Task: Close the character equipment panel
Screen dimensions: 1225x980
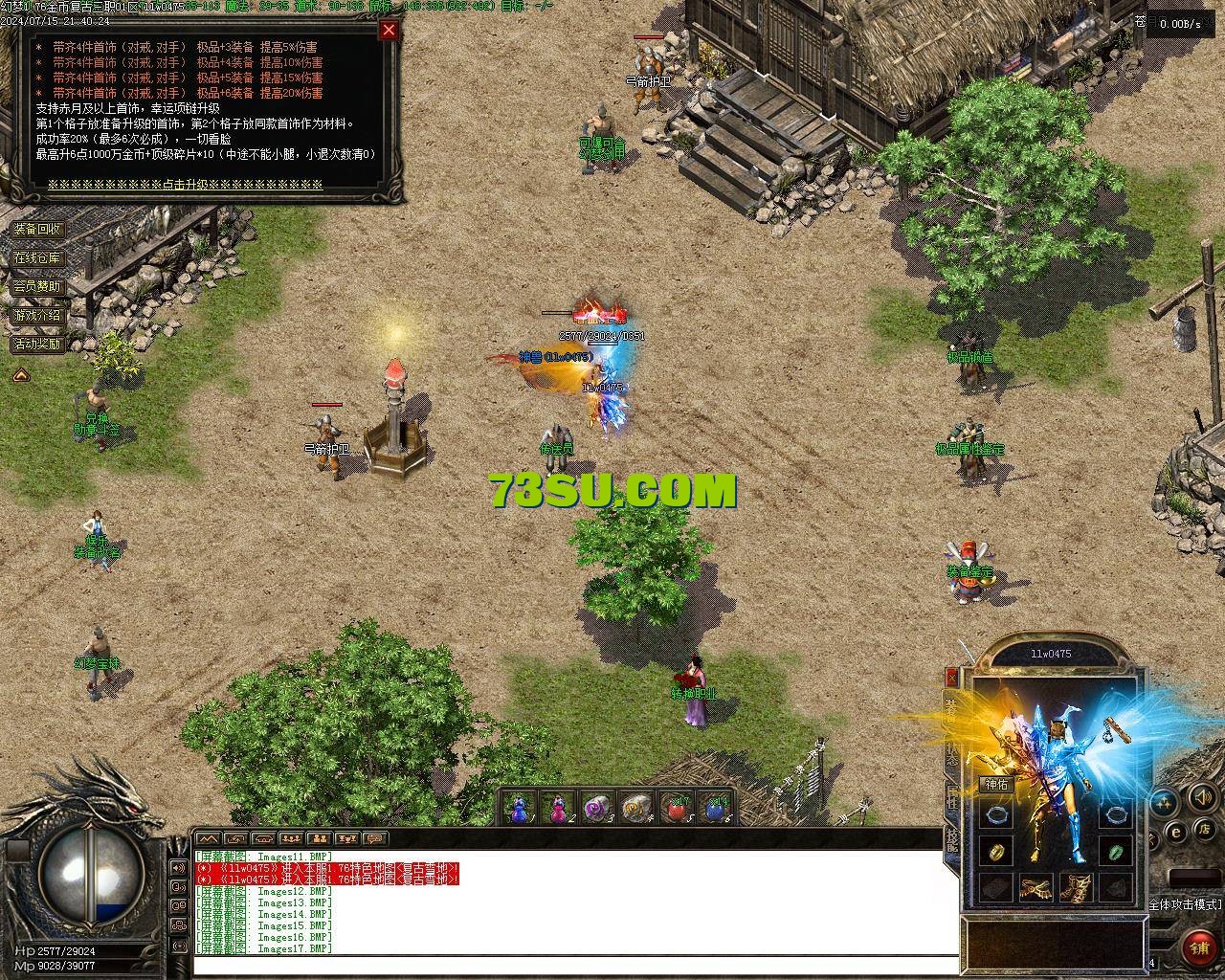Action: (951, 678)
